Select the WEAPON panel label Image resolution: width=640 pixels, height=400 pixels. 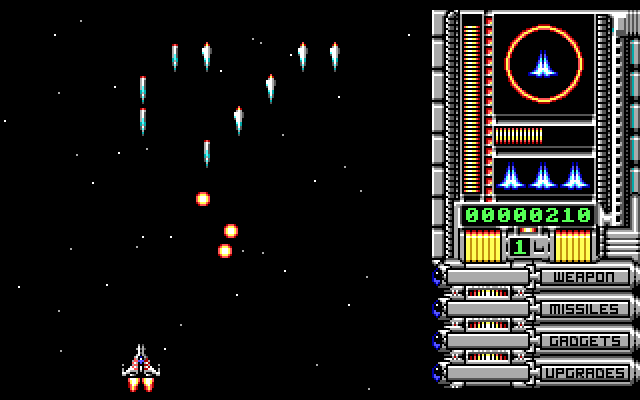click(586, 277)
